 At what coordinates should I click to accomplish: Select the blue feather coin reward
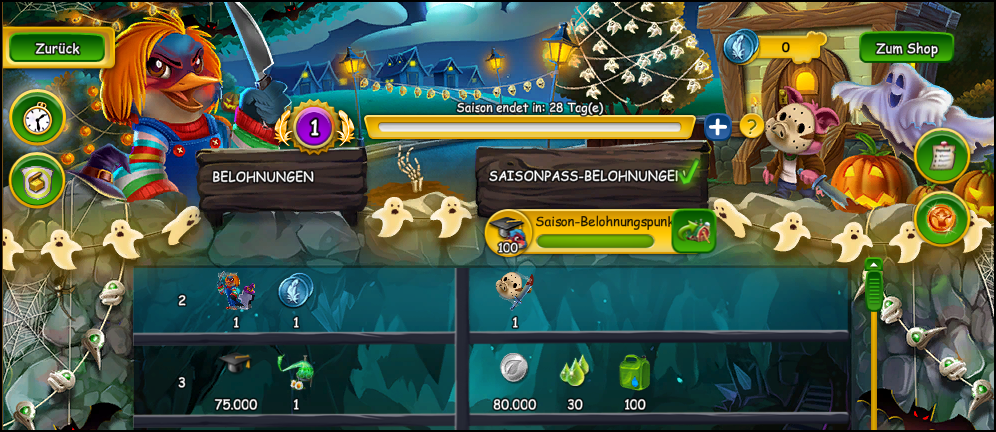[296, 292]
